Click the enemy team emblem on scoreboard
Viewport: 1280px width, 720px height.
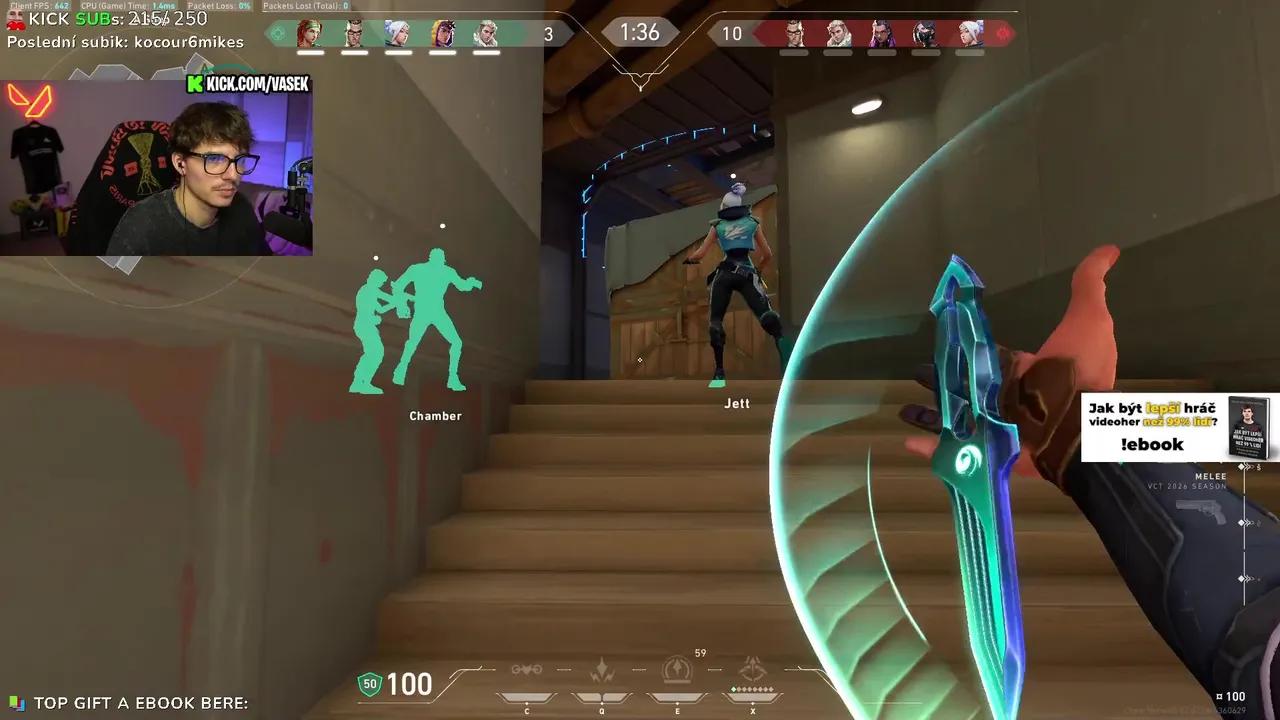(x=1002, y=33)
